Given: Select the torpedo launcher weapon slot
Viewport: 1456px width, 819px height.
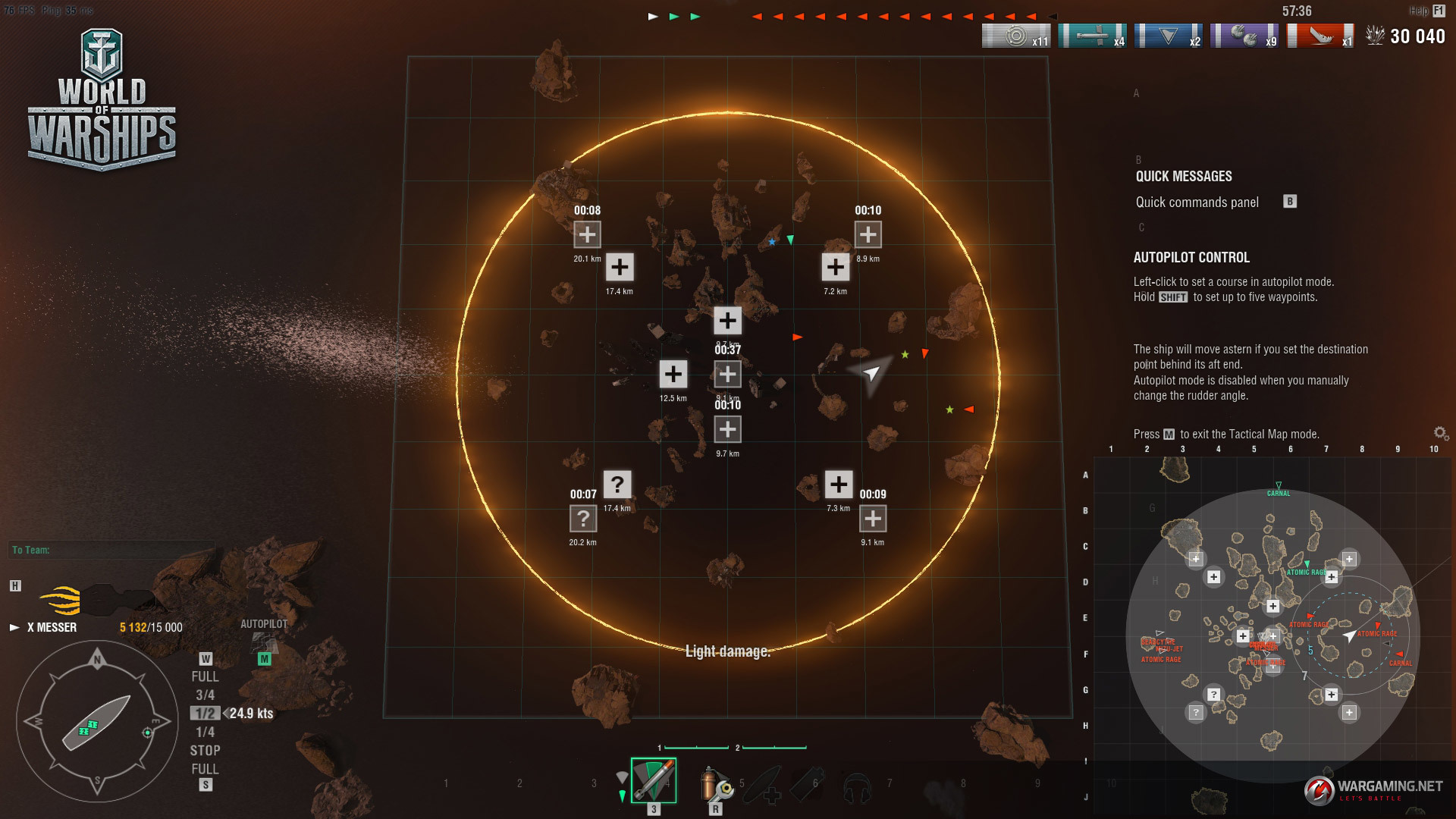Looking at the screenshot, I should click(x=653, y=780).
